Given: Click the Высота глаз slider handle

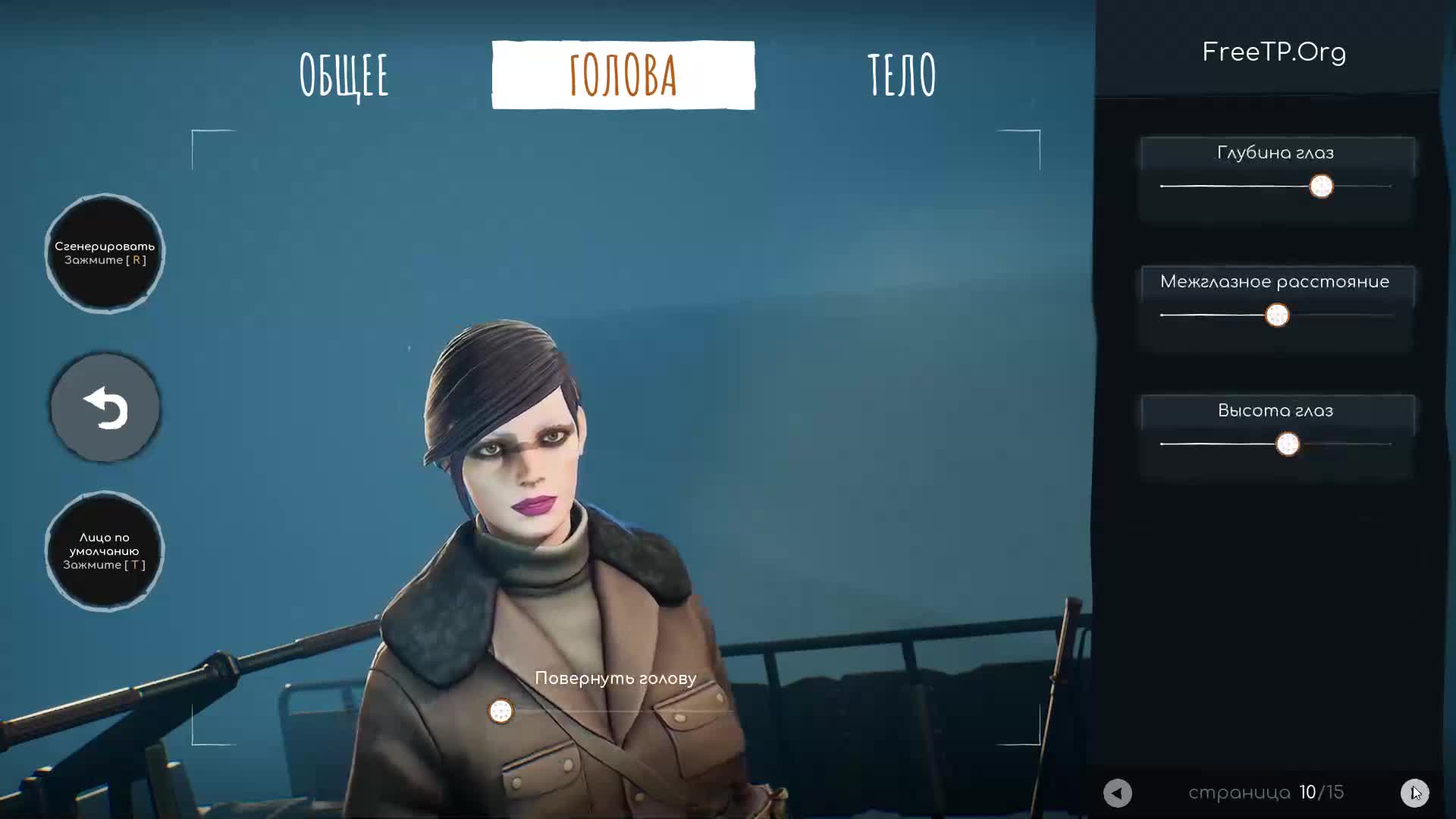Looking at the screenshot, I should pyautogui.click(x=1288, y=444).
